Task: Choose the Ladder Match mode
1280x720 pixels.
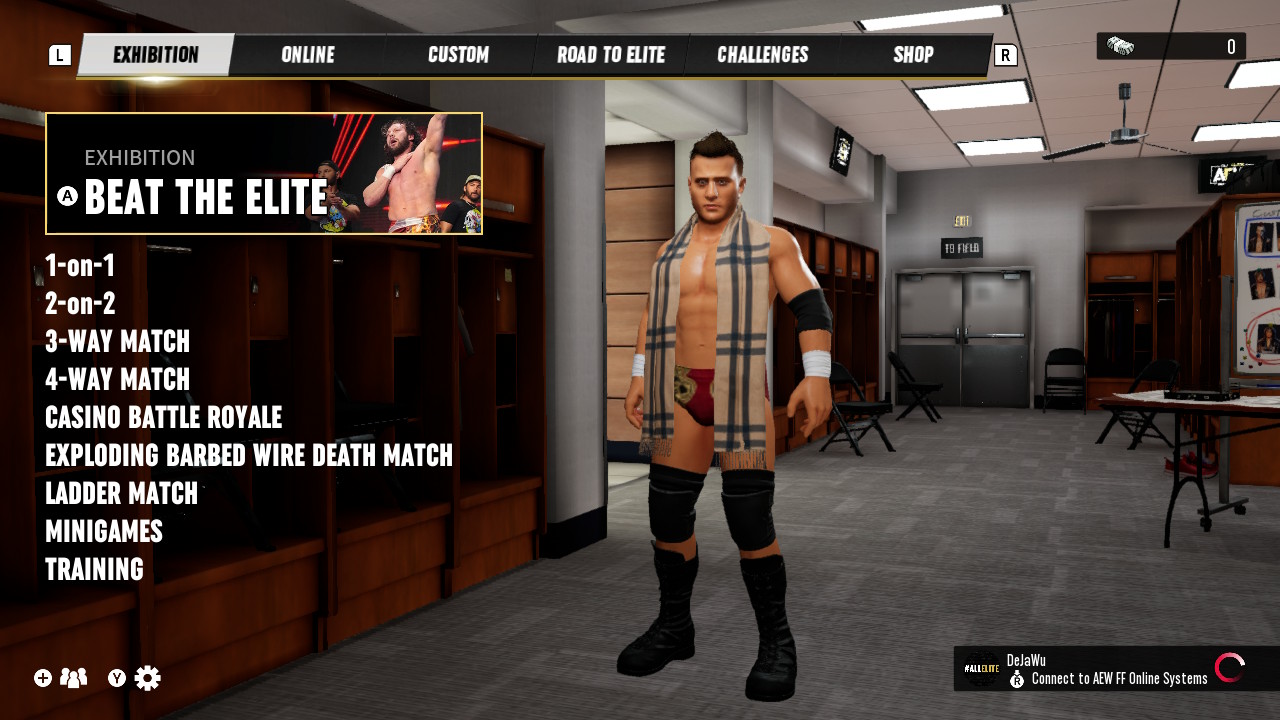Action: 121,494
